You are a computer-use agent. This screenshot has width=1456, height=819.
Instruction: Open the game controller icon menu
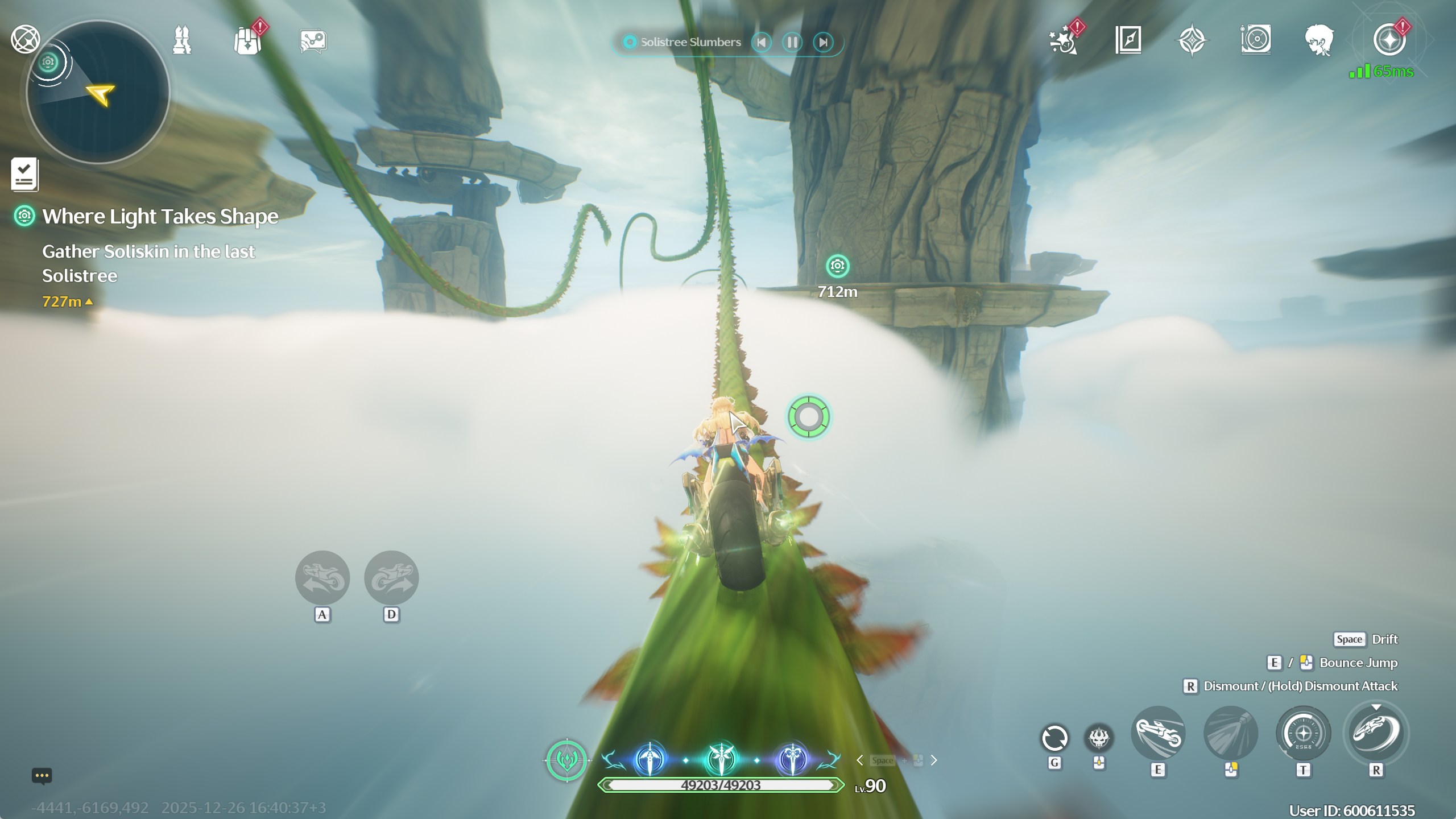pos(313,41)
